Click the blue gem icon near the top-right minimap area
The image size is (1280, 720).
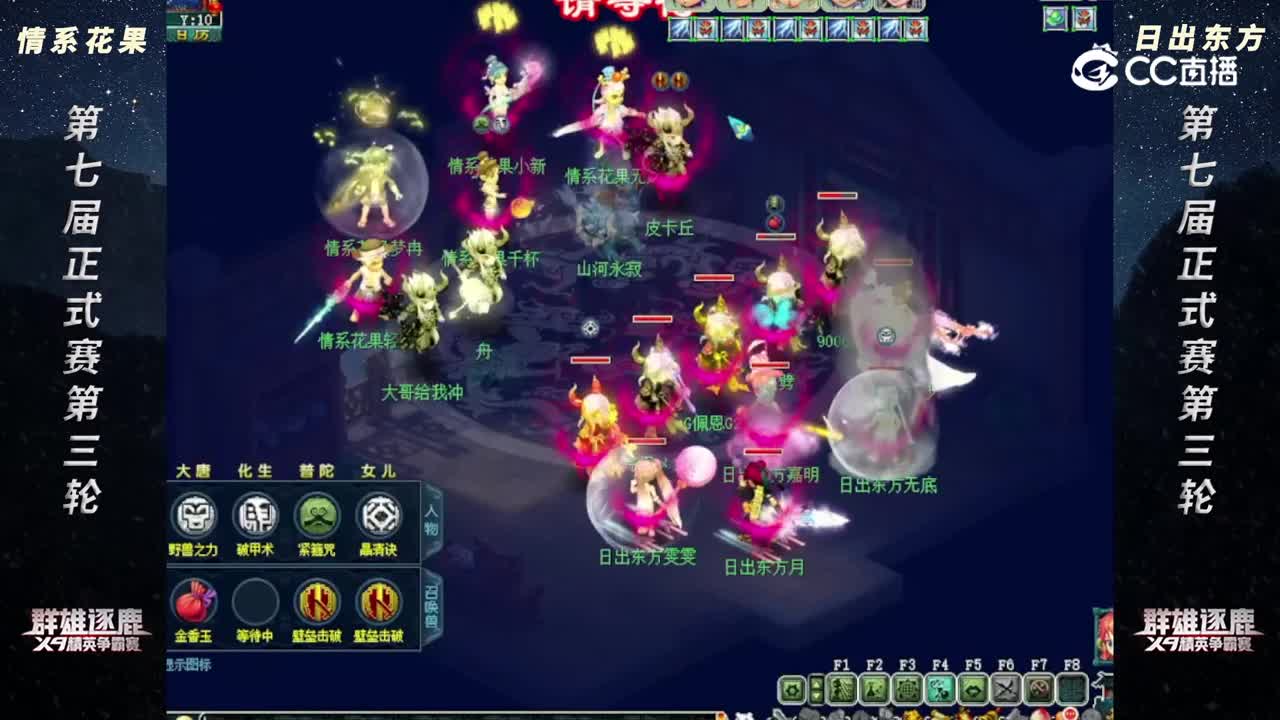pos(1052,16)
